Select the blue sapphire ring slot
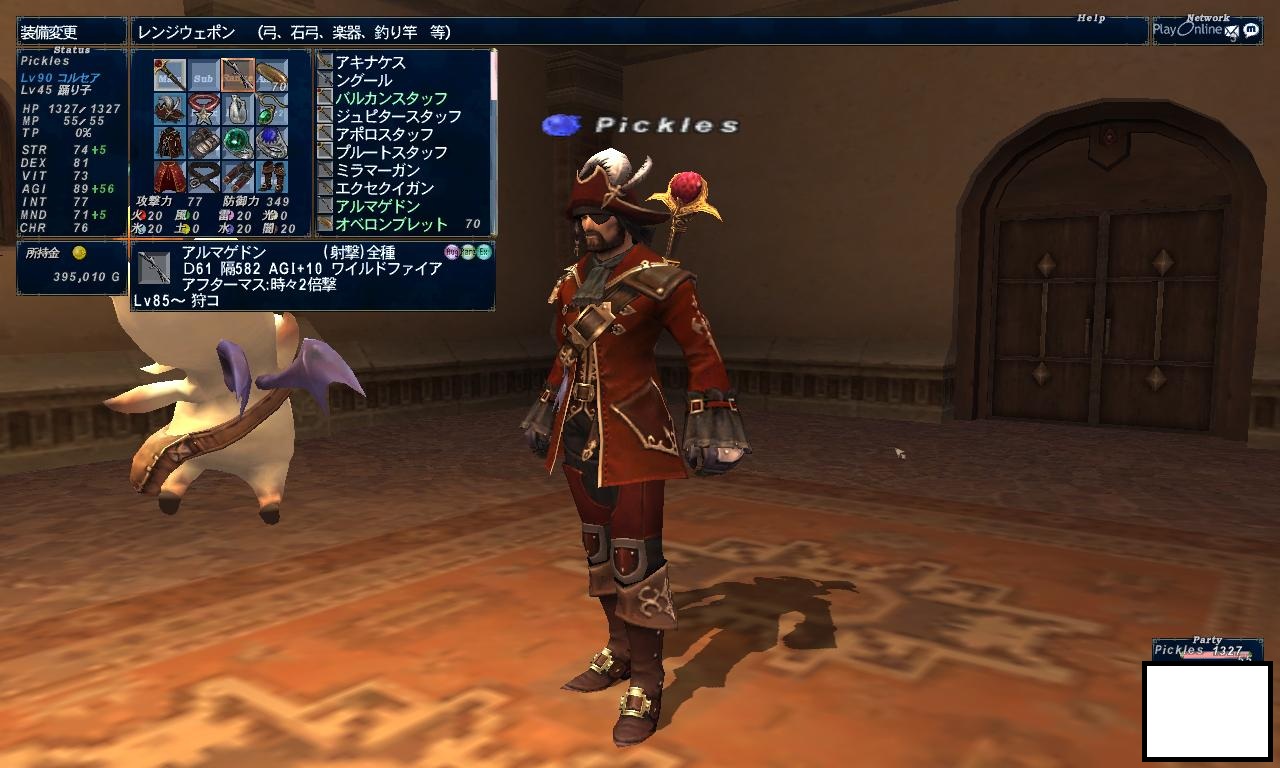This screenshot has height=768, width=1280. click(x=271, y=142)
